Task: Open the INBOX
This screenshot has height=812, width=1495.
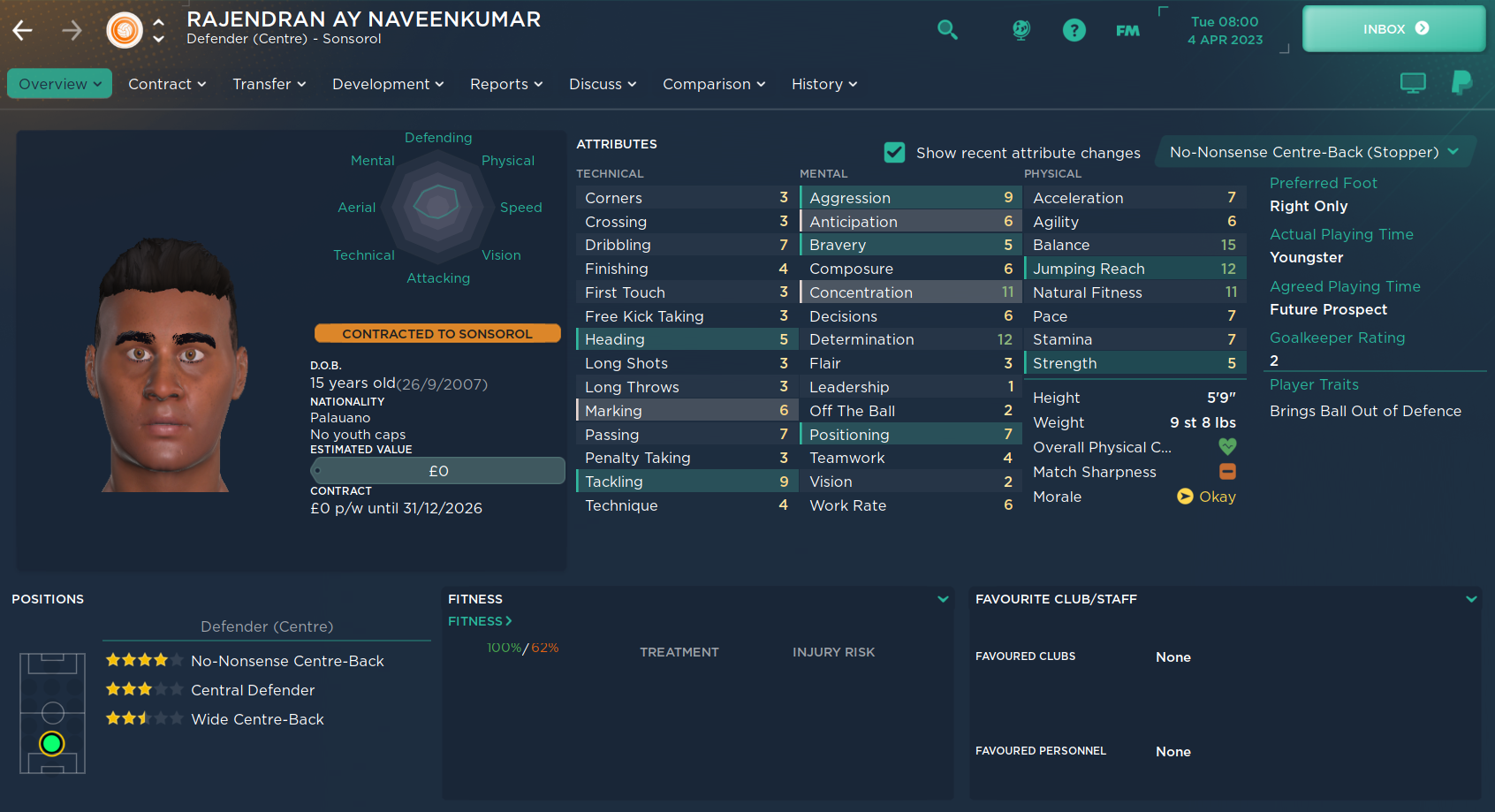Action: pos(1393,27)
